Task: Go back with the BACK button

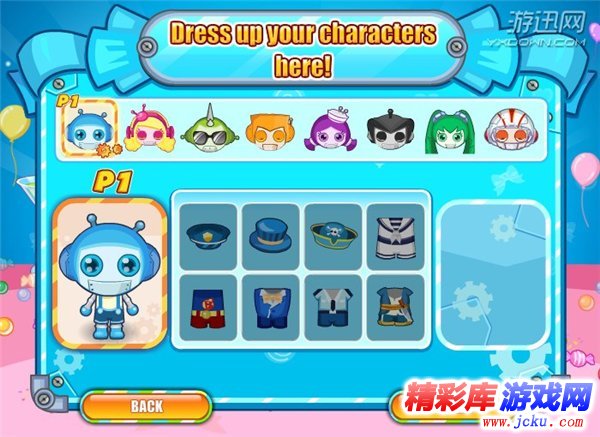Action: point(146,406)
